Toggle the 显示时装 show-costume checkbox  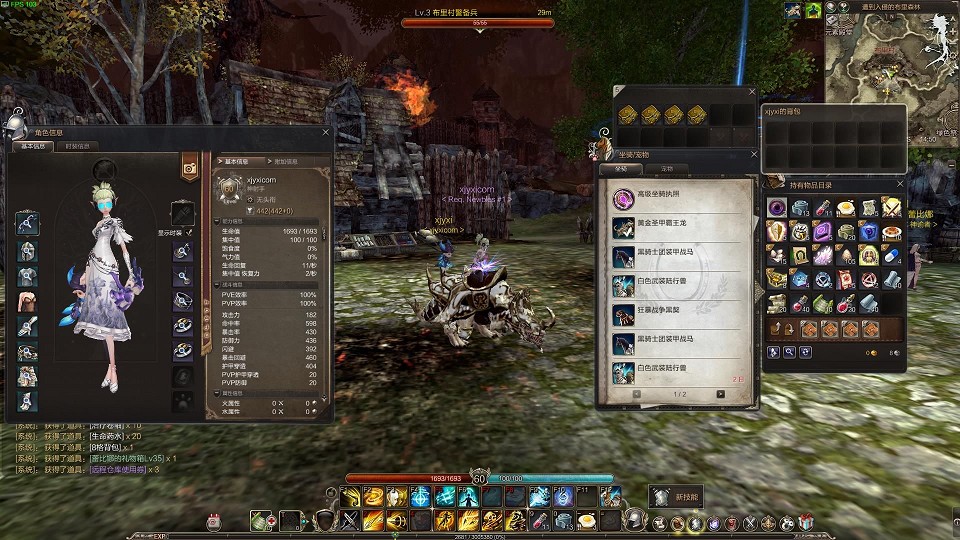pos(190,232)
